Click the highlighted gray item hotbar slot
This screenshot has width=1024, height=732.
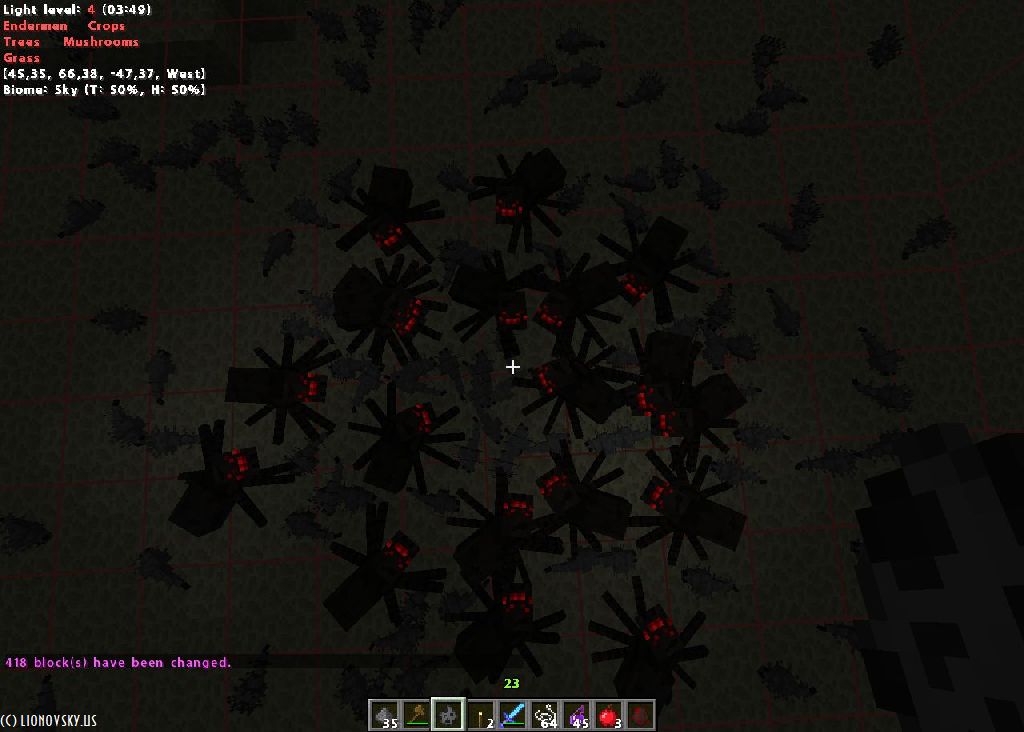pyautogui.click(x=447, y=715)
